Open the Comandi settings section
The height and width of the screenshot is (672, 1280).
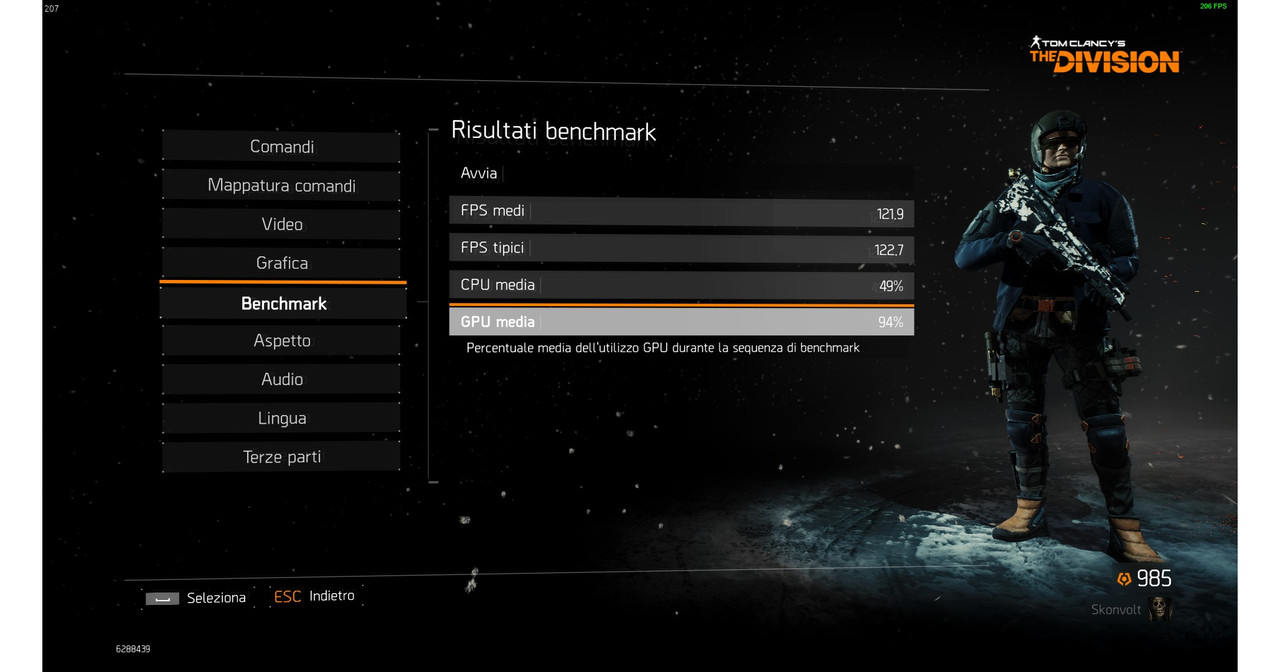(x=282, y=147)
